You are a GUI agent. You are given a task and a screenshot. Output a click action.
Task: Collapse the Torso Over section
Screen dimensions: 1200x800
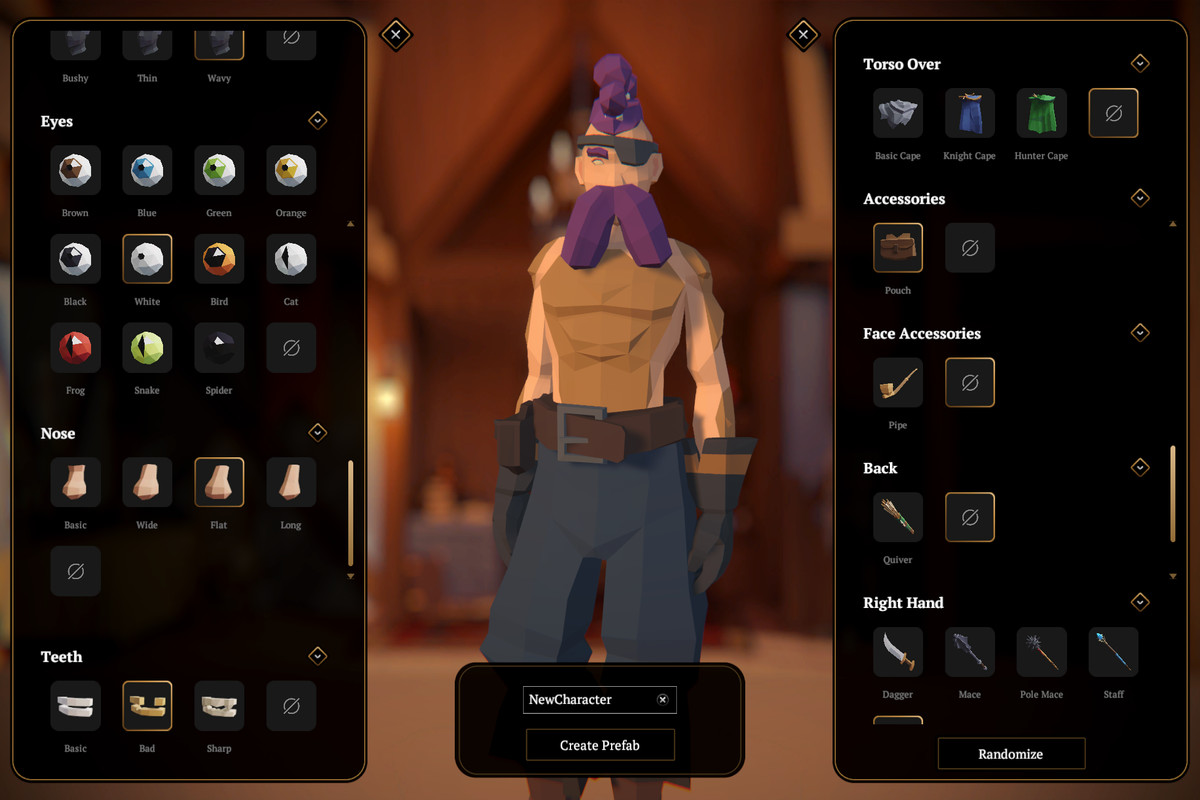(1140, 64)
